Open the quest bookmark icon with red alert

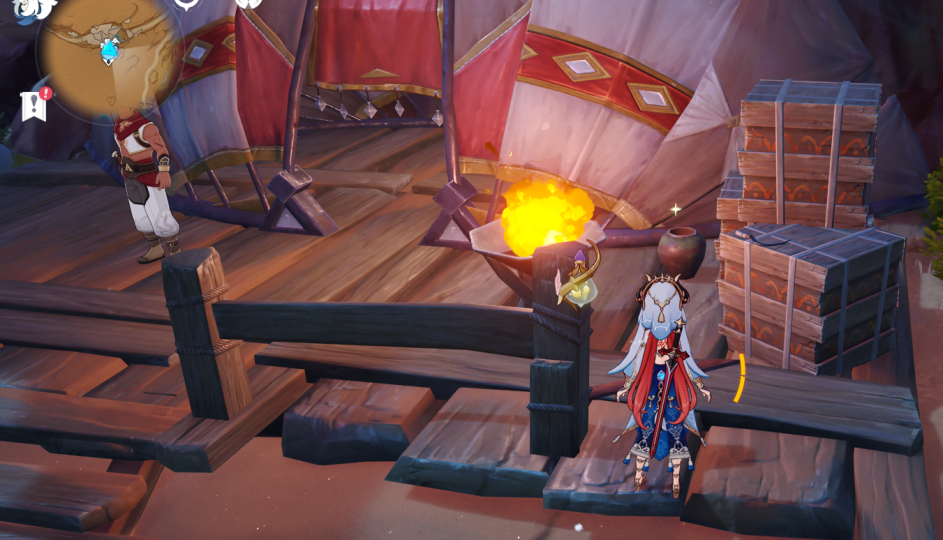pyautogui.click(x=34, y=104)
